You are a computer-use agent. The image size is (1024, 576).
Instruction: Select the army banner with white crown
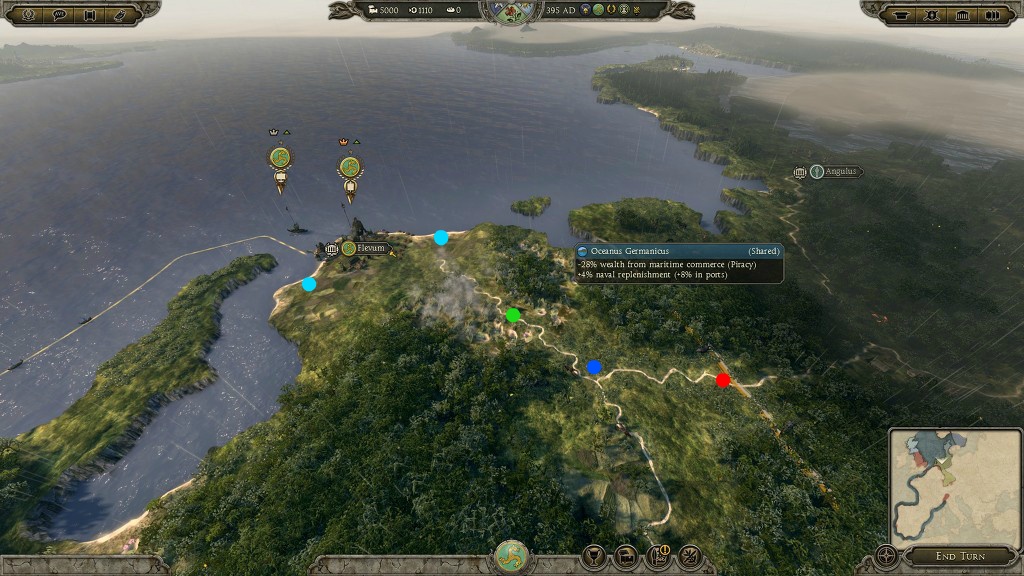pos(280,160)
